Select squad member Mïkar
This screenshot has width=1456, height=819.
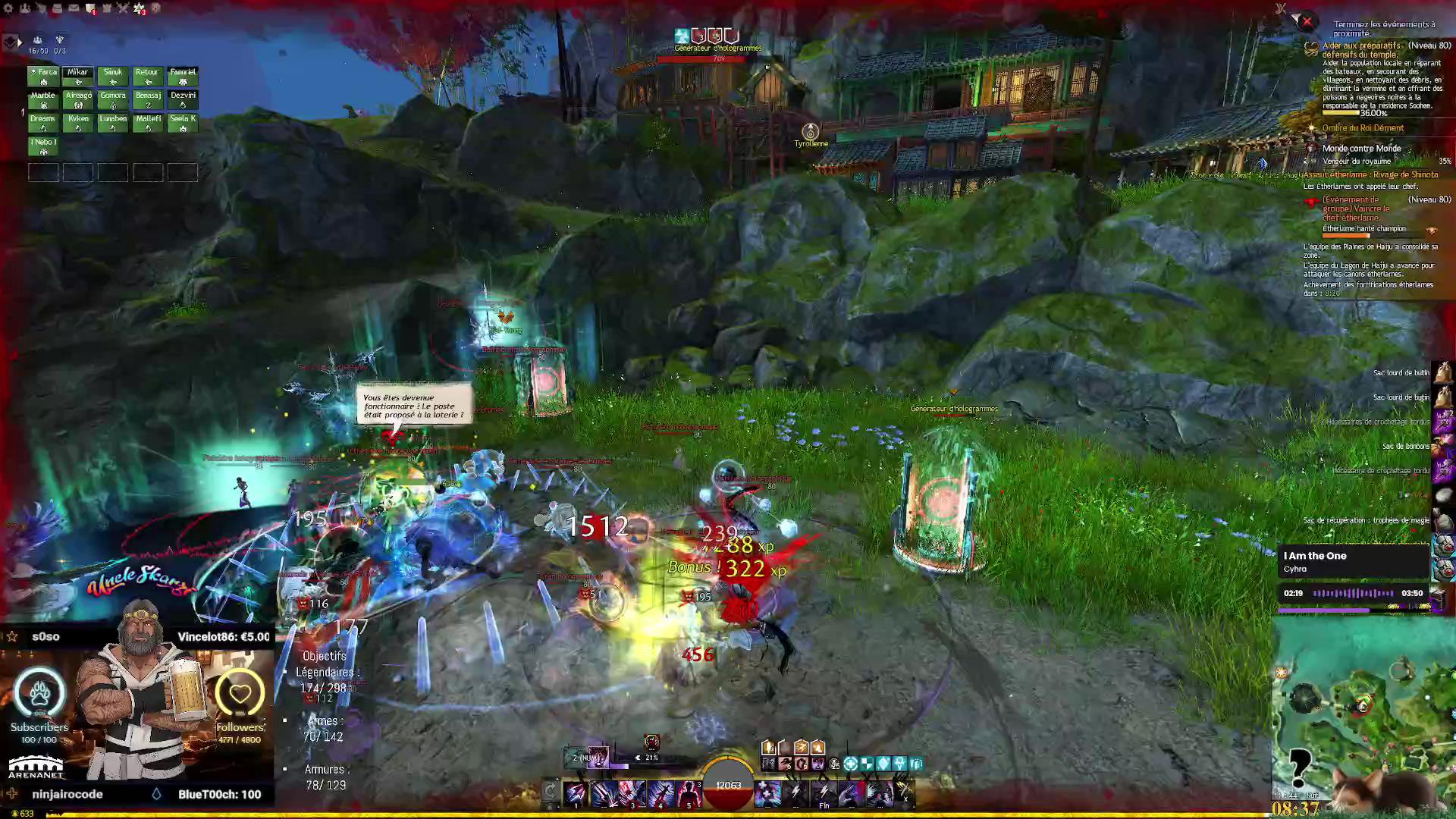point(78,77)
